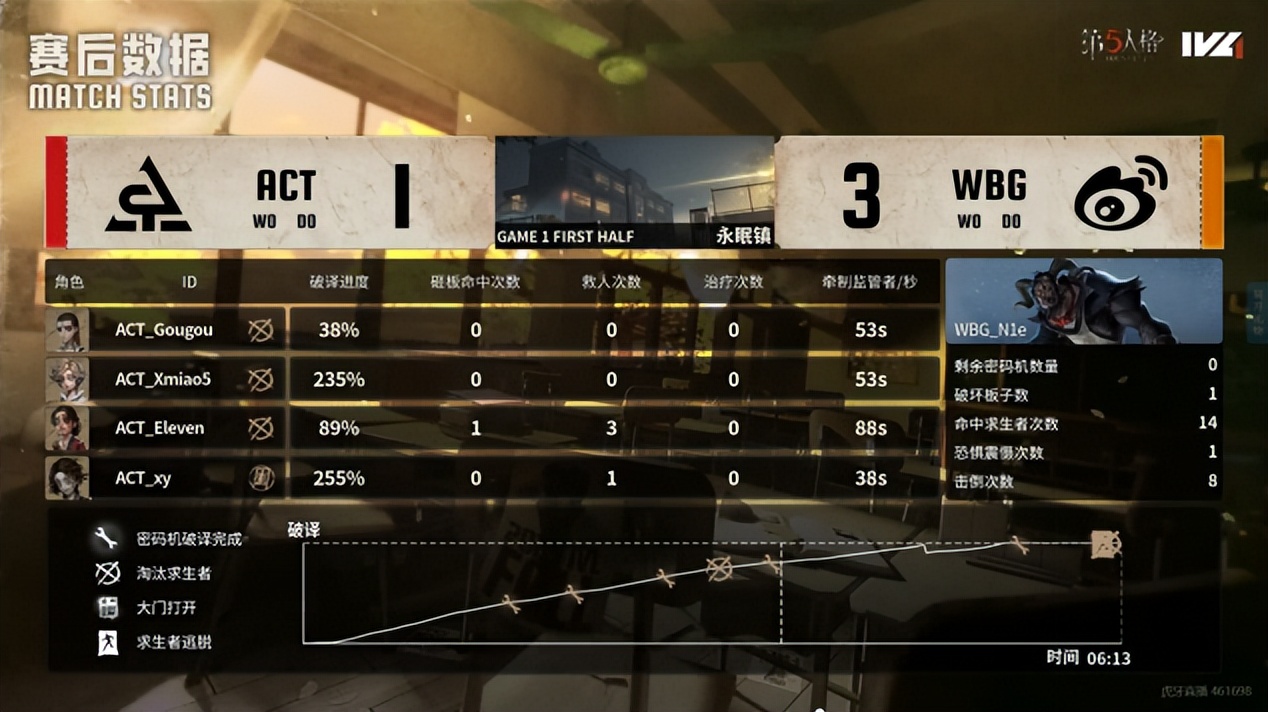Viewport: 1268px width, 712px height.
Task: Open the Game 1 First Half map thumbnail
Action: tap(635, 192)
